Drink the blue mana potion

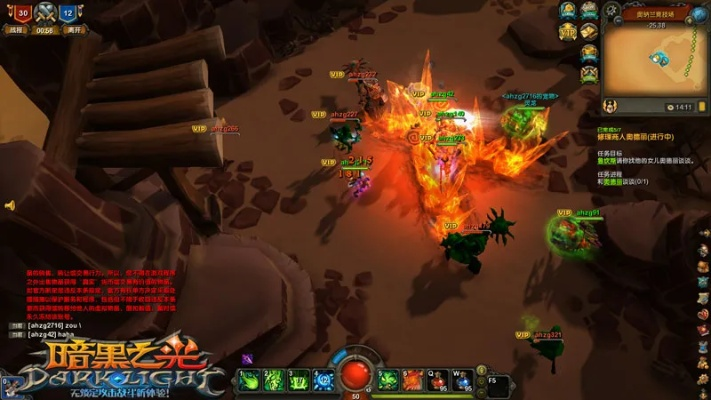click(463, 380)
